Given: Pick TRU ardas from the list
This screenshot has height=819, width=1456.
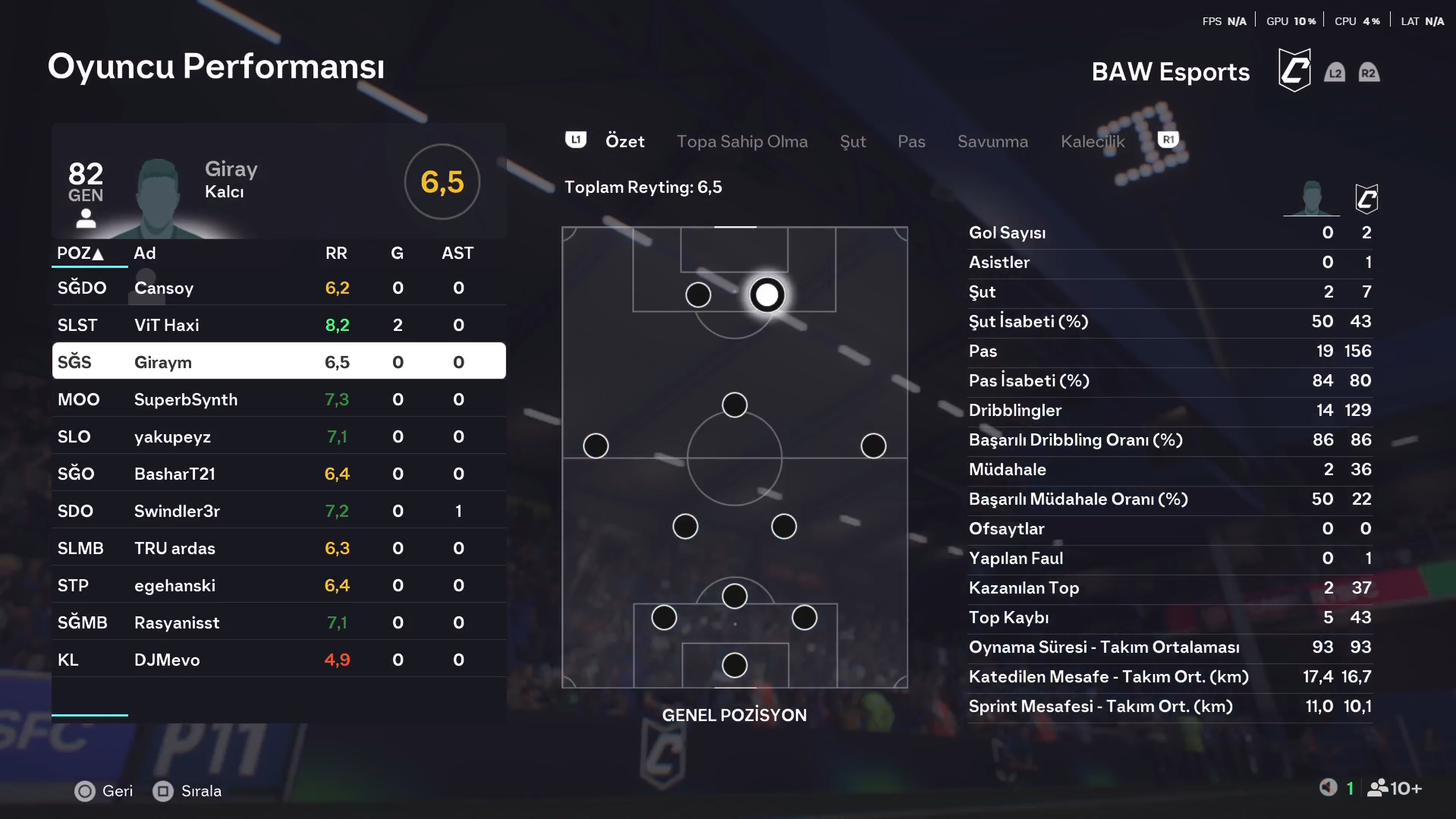Looking at the screenshot, I should tap(278, 548).
